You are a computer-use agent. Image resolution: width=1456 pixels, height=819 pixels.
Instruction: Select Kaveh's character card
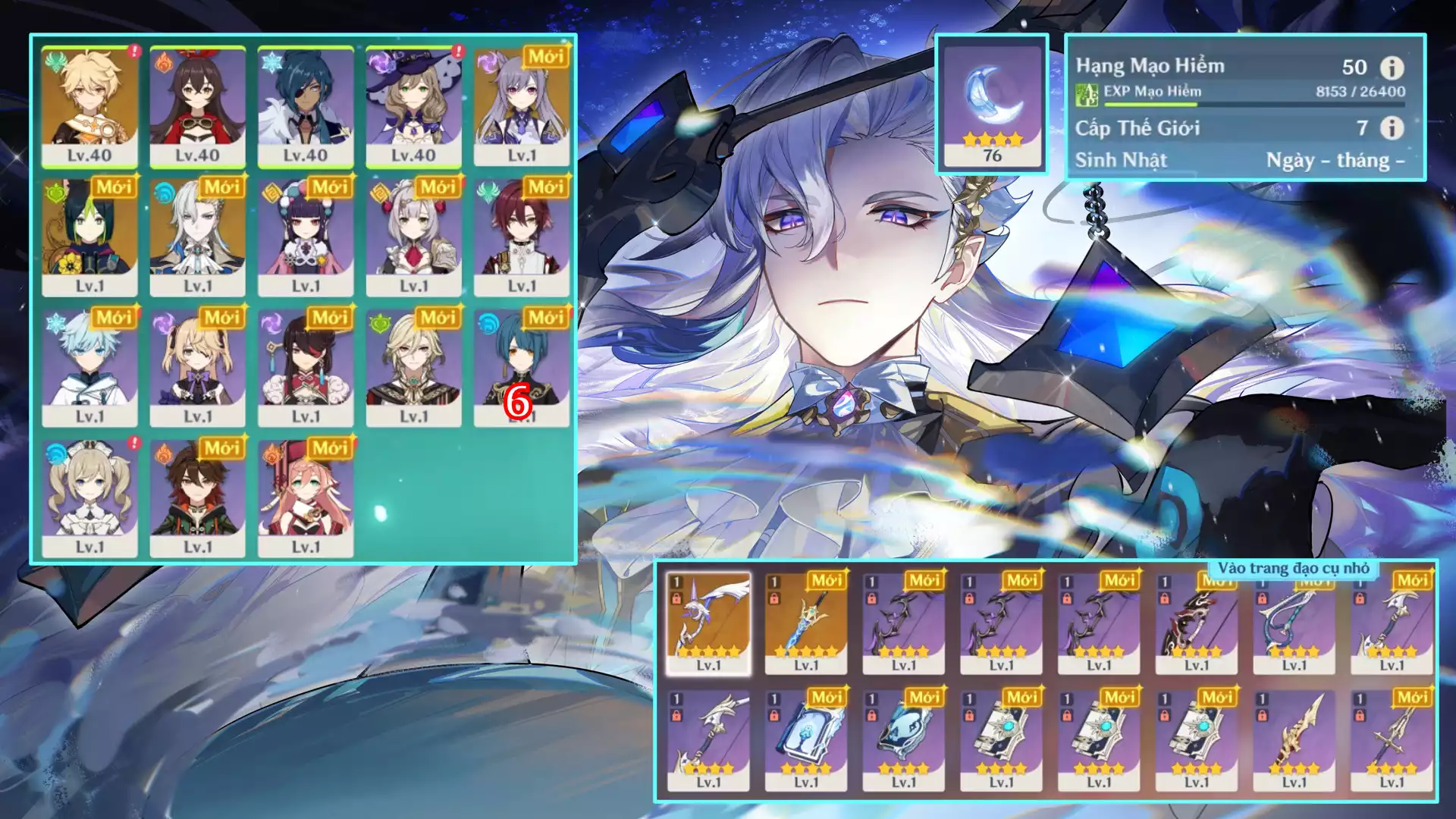pyautogui.click(x=413, y=367)
